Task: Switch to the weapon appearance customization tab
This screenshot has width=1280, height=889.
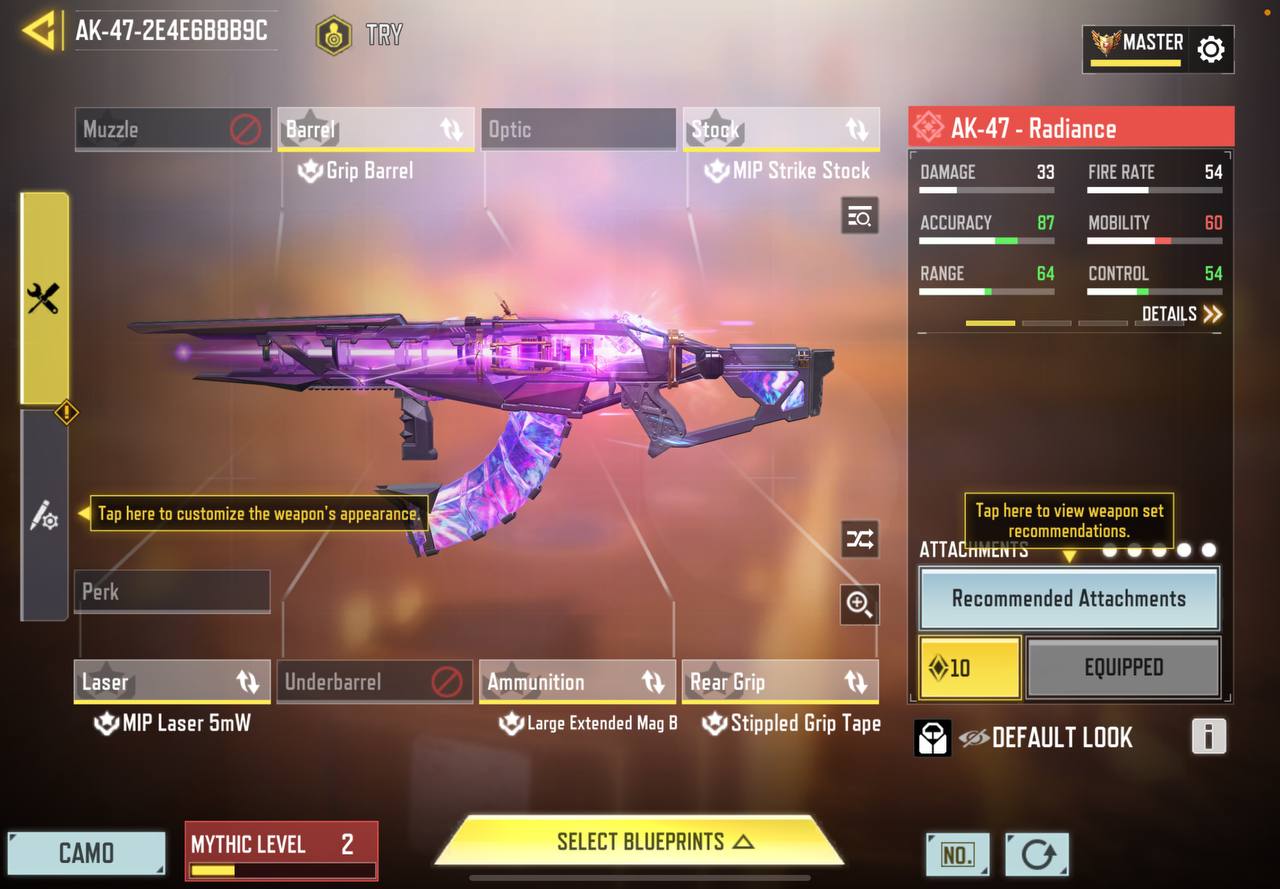Action: point(44,516)
